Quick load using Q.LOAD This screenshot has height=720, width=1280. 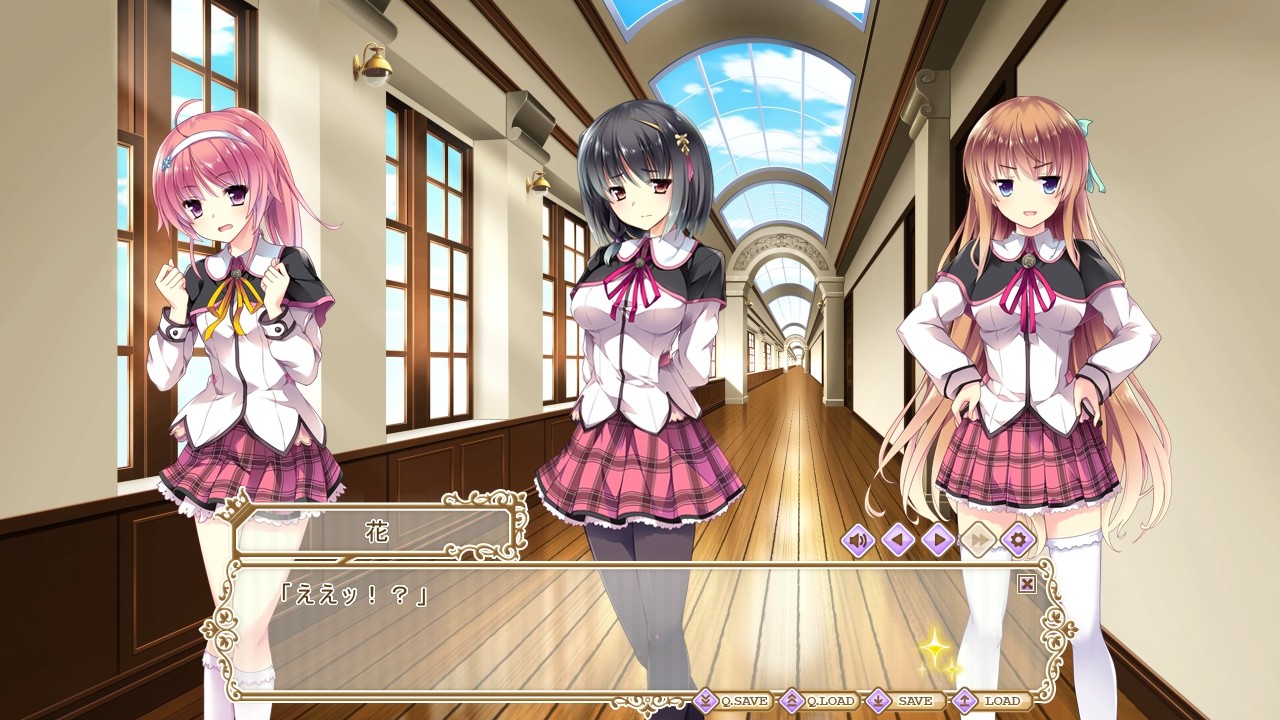pyautogui.click(x=819, y=701)
